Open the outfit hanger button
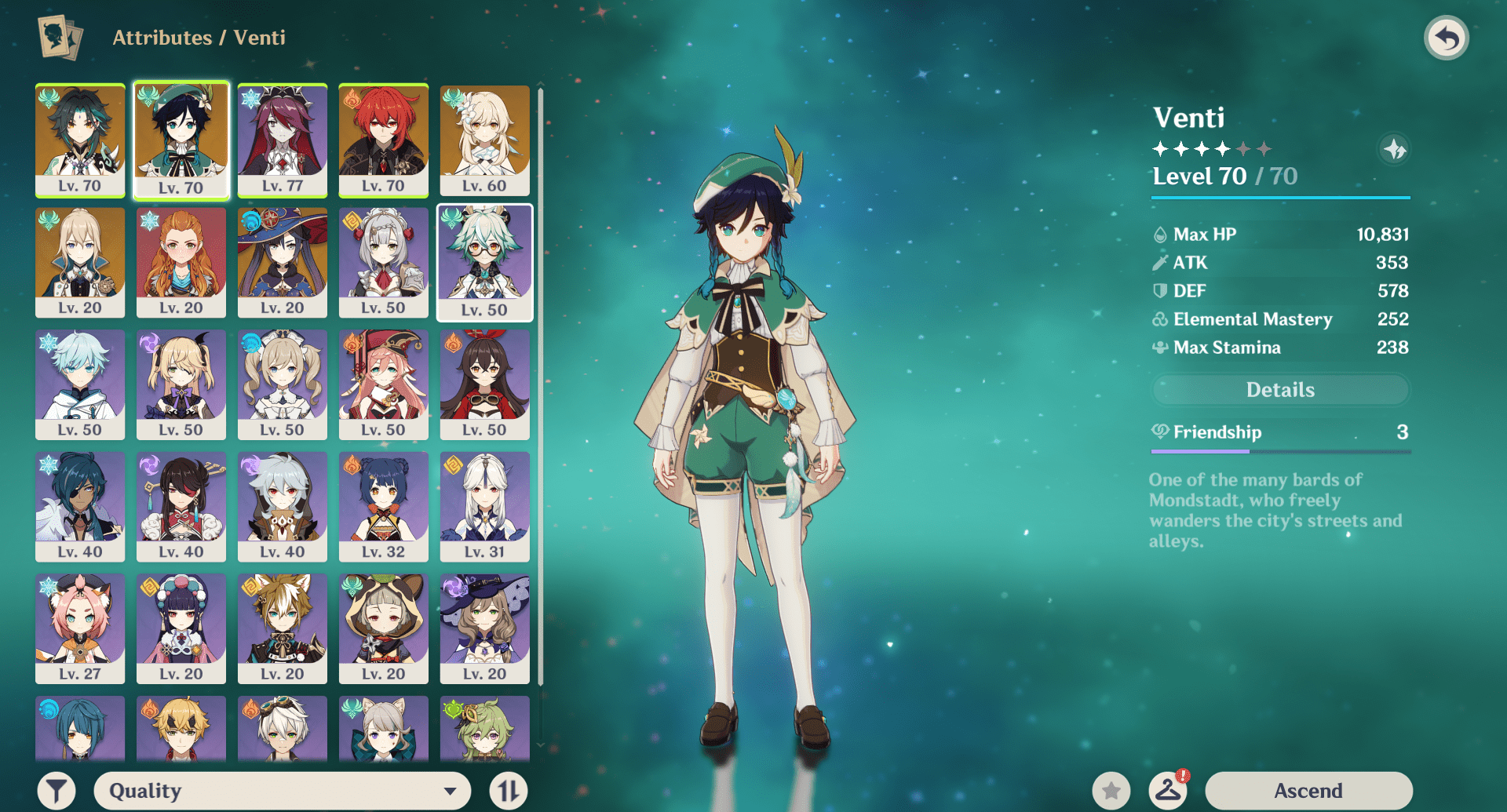Viewport: 1507px width, 812px height. 1167,790
